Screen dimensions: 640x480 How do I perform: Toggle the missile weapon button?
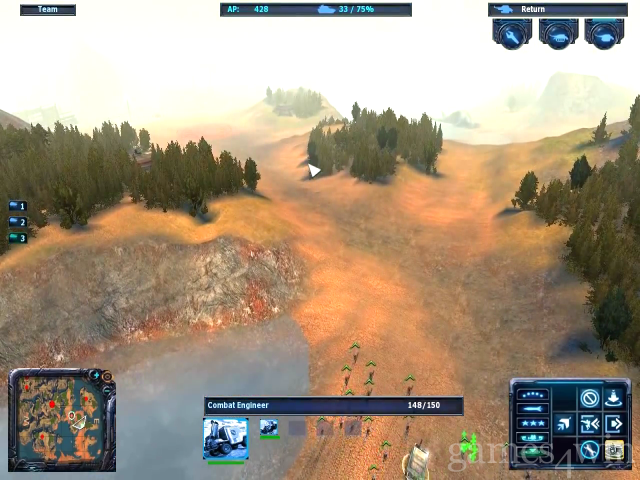click(x=534, y=409)
